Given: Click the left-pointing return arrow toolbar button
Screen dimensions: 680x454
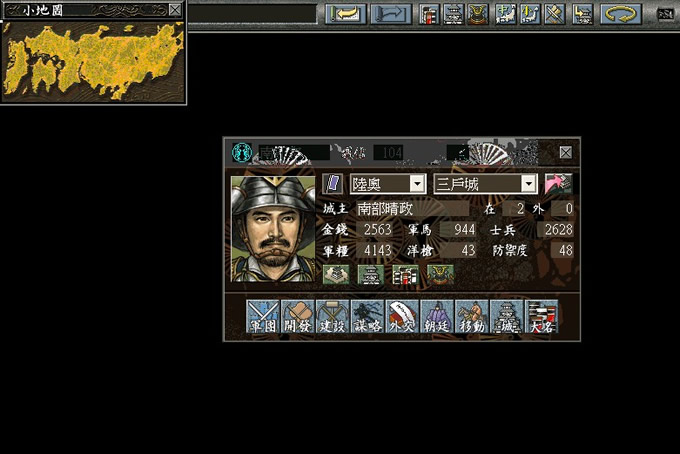Looking at the screenshot, I should [x=345, y=14].
